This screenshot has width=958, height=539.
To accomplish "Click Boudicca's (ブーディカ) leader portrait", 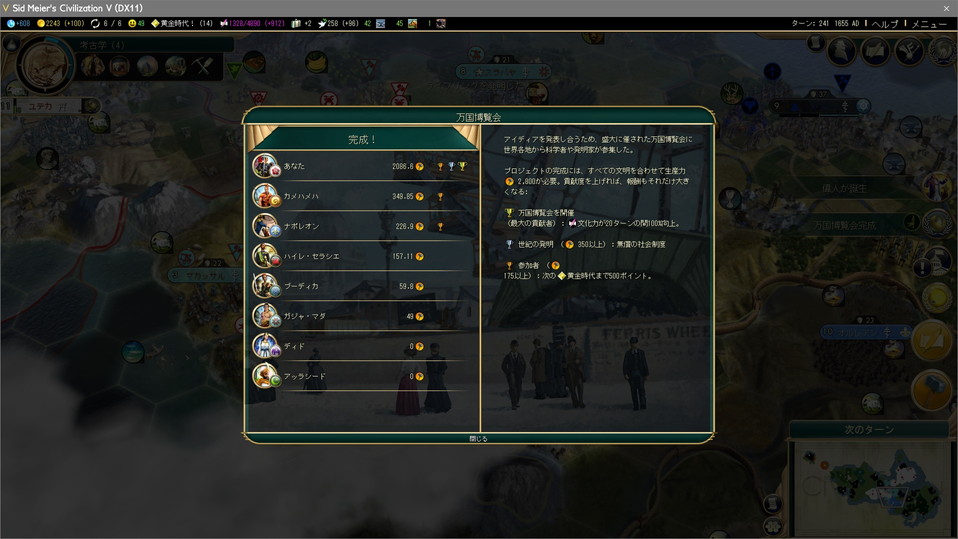I will (x=266, y=286).
